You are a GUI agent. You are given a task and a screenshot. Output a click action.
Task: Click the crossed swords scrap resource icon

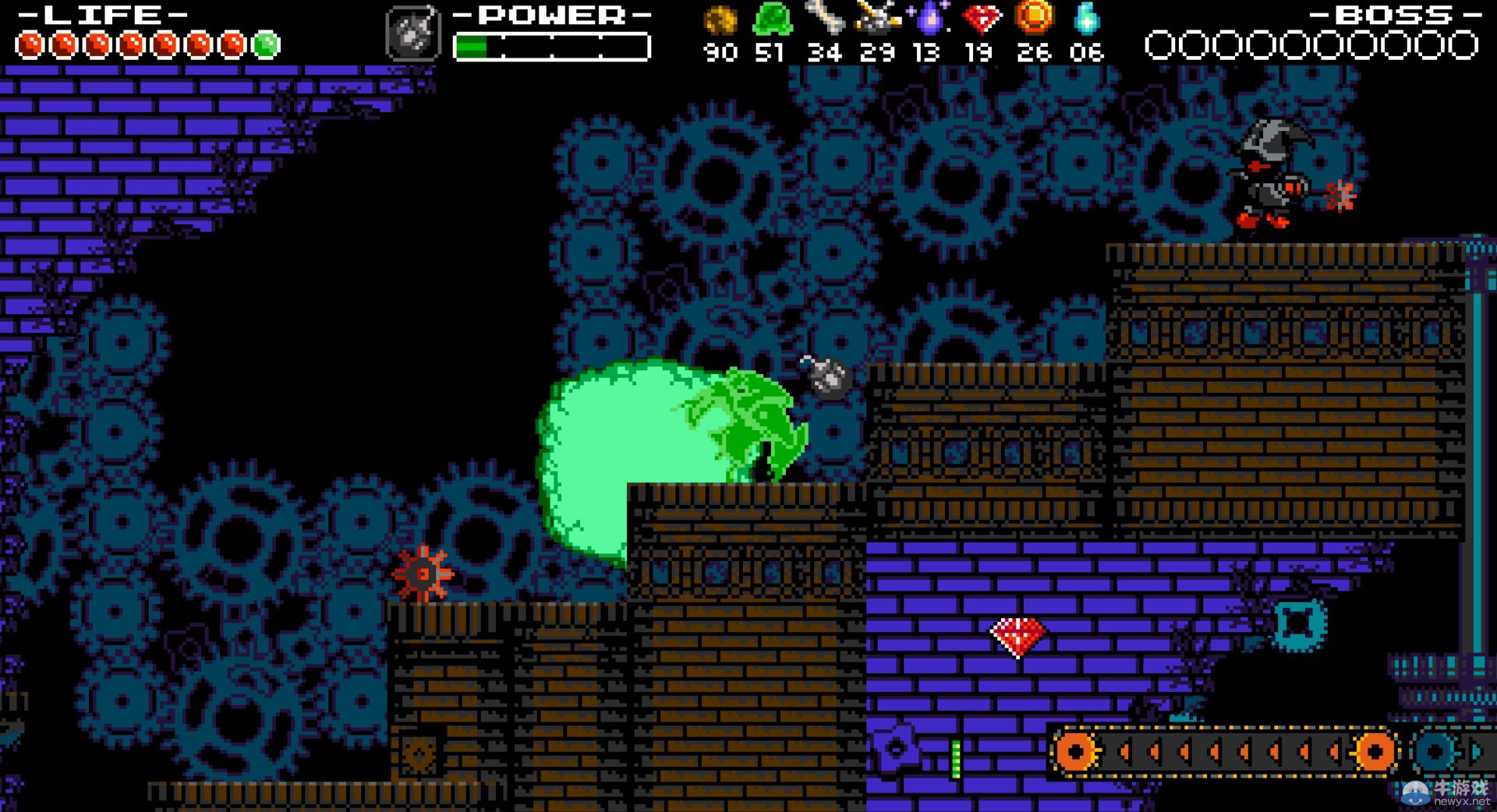pyautogui.click(x=876, y=18)
